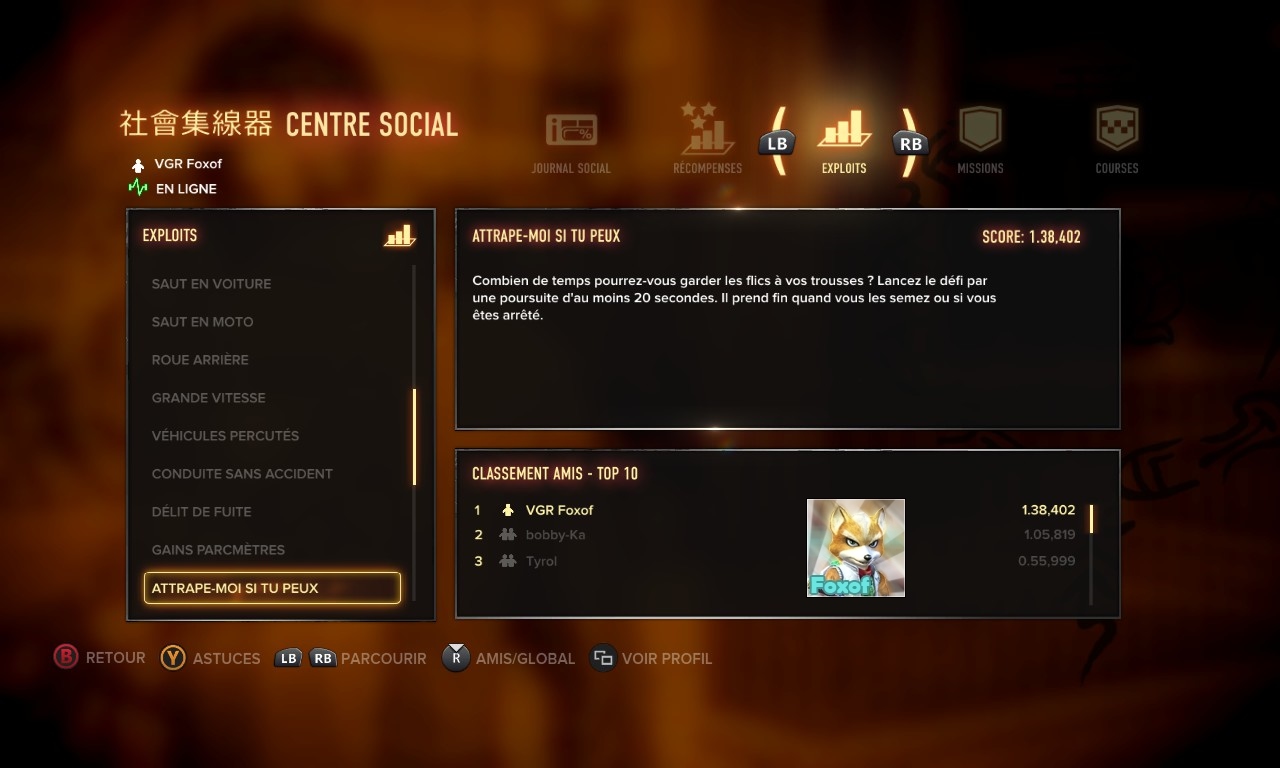Open Gains Parcmètres exploit
The width and height of the screenshot is (1280, 768).
click(218, 550)
